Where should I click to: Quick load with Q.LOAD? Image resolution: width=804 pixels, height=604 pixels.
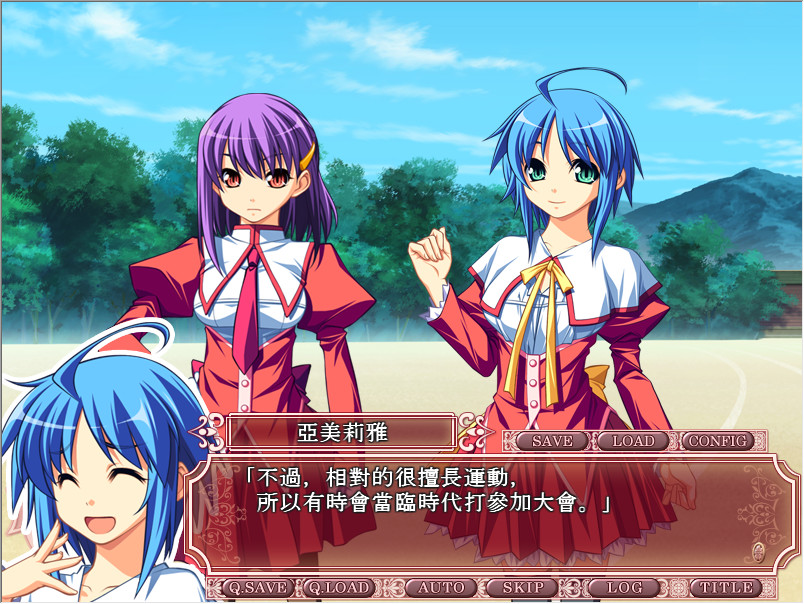coord(338,588)
